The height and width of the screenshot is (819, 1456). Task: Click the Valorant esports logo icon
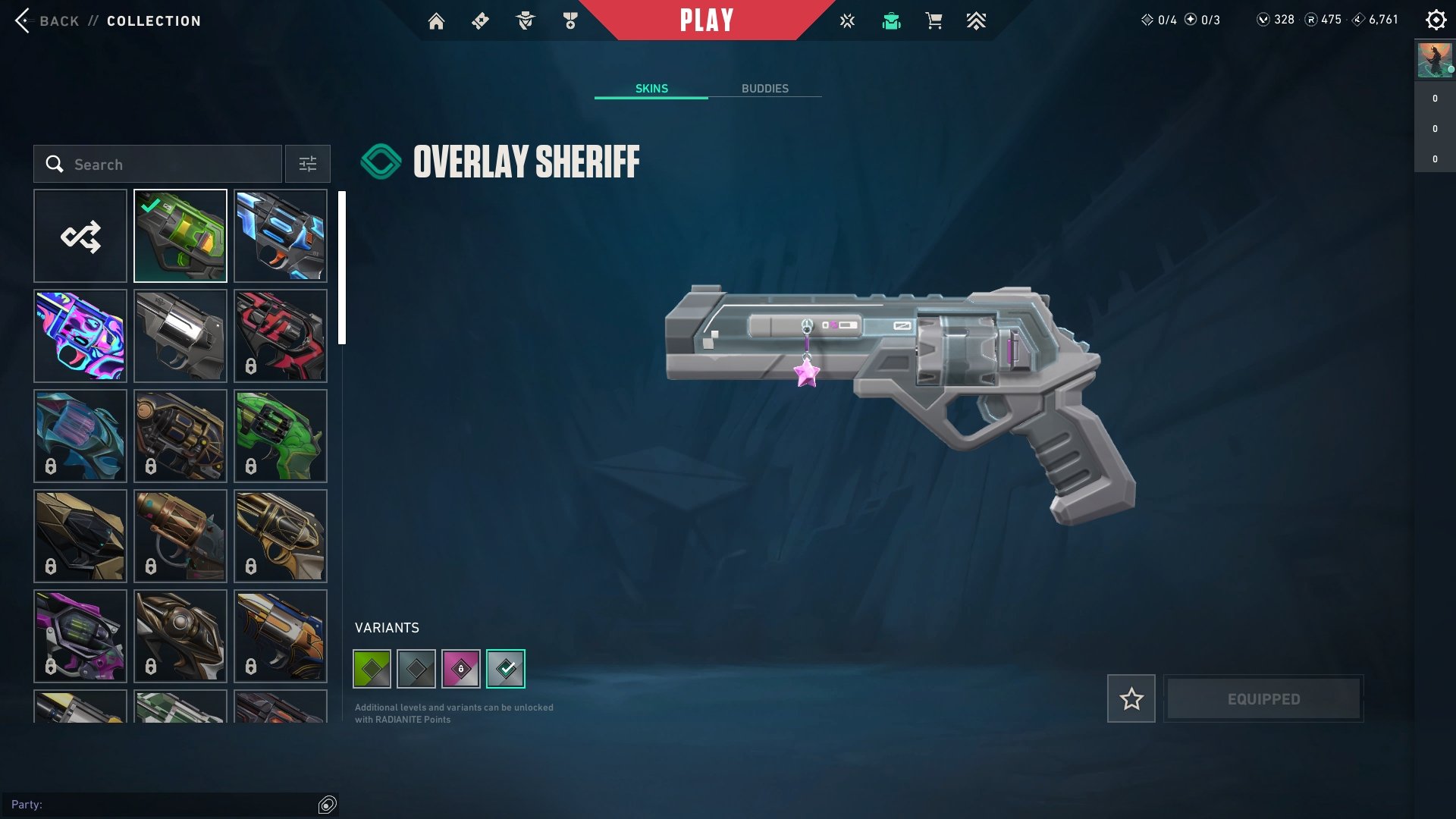pyautogui.click(x=846, y=20)
